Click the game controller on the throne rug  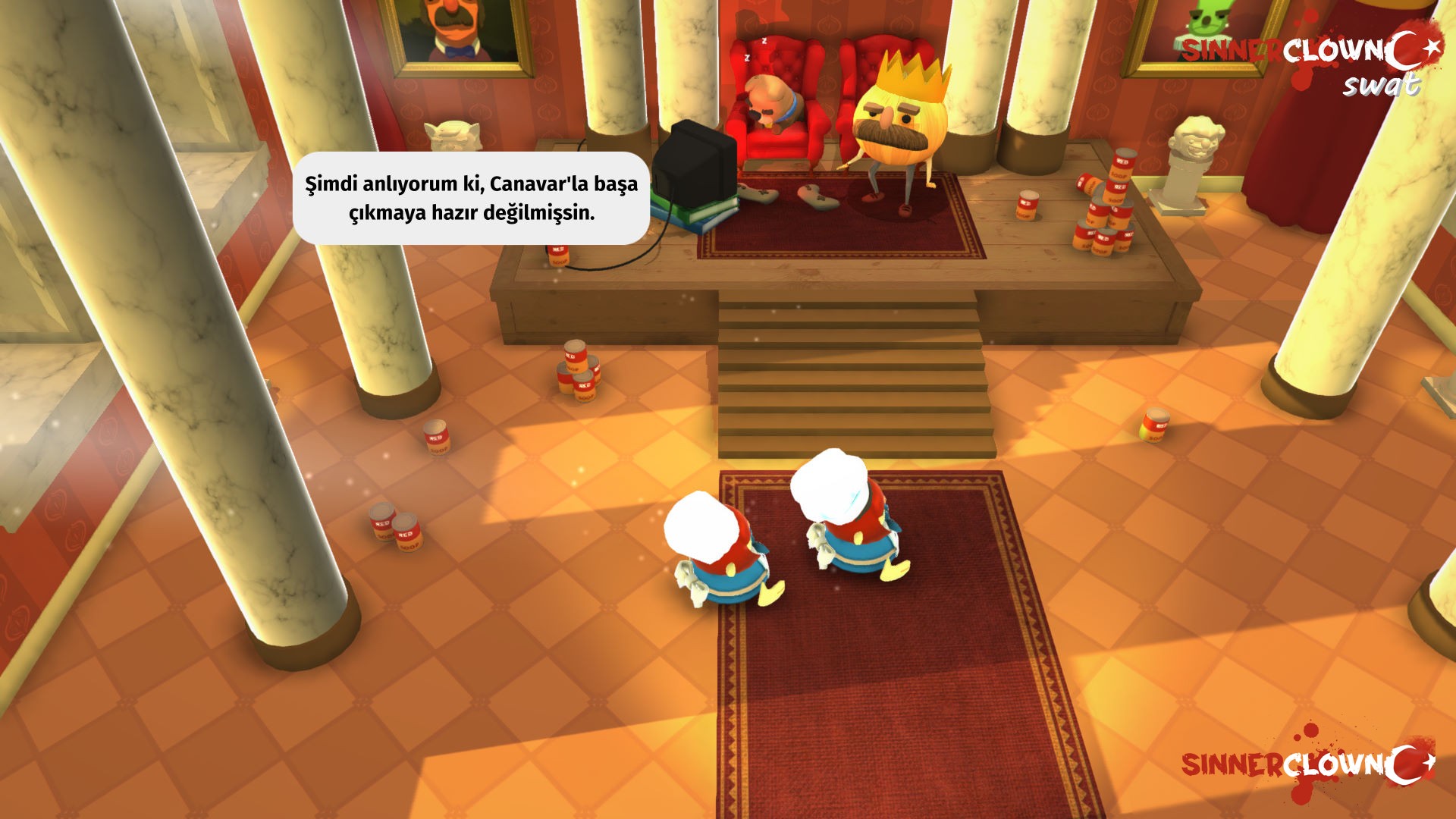tap(757, 196)
